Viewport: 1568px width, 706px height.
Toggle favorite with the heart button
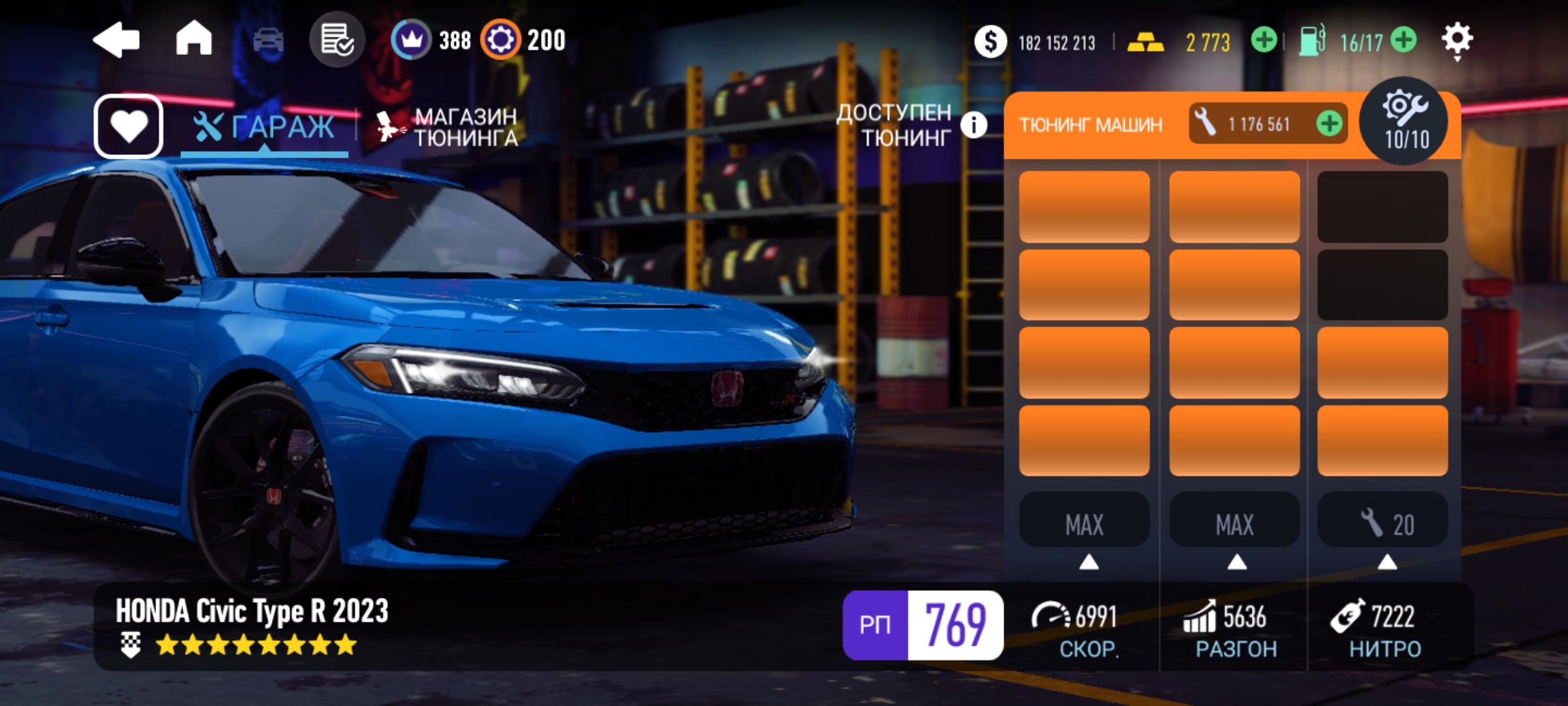pos(129,126)
